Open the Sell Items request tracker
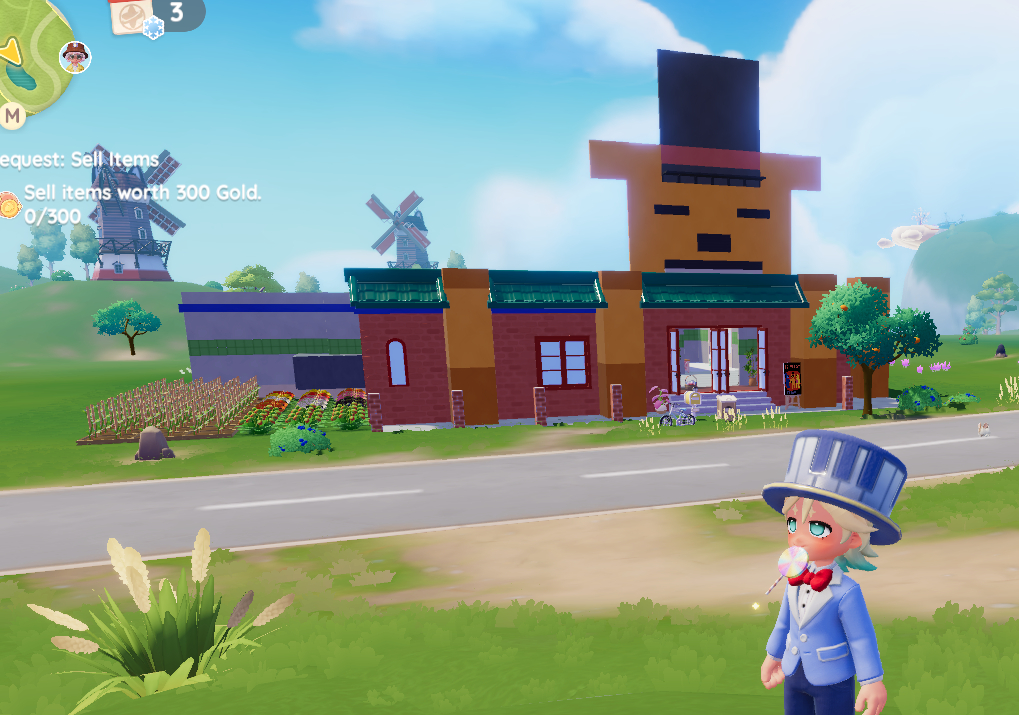 [x=80, y=160]
